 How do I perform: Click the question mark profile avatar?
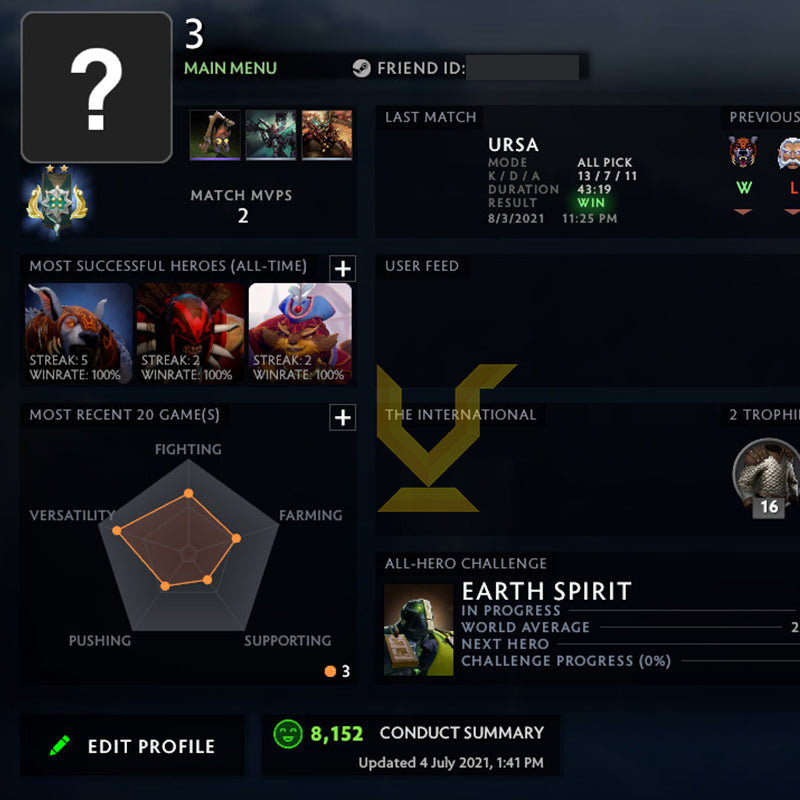point(96,87)
